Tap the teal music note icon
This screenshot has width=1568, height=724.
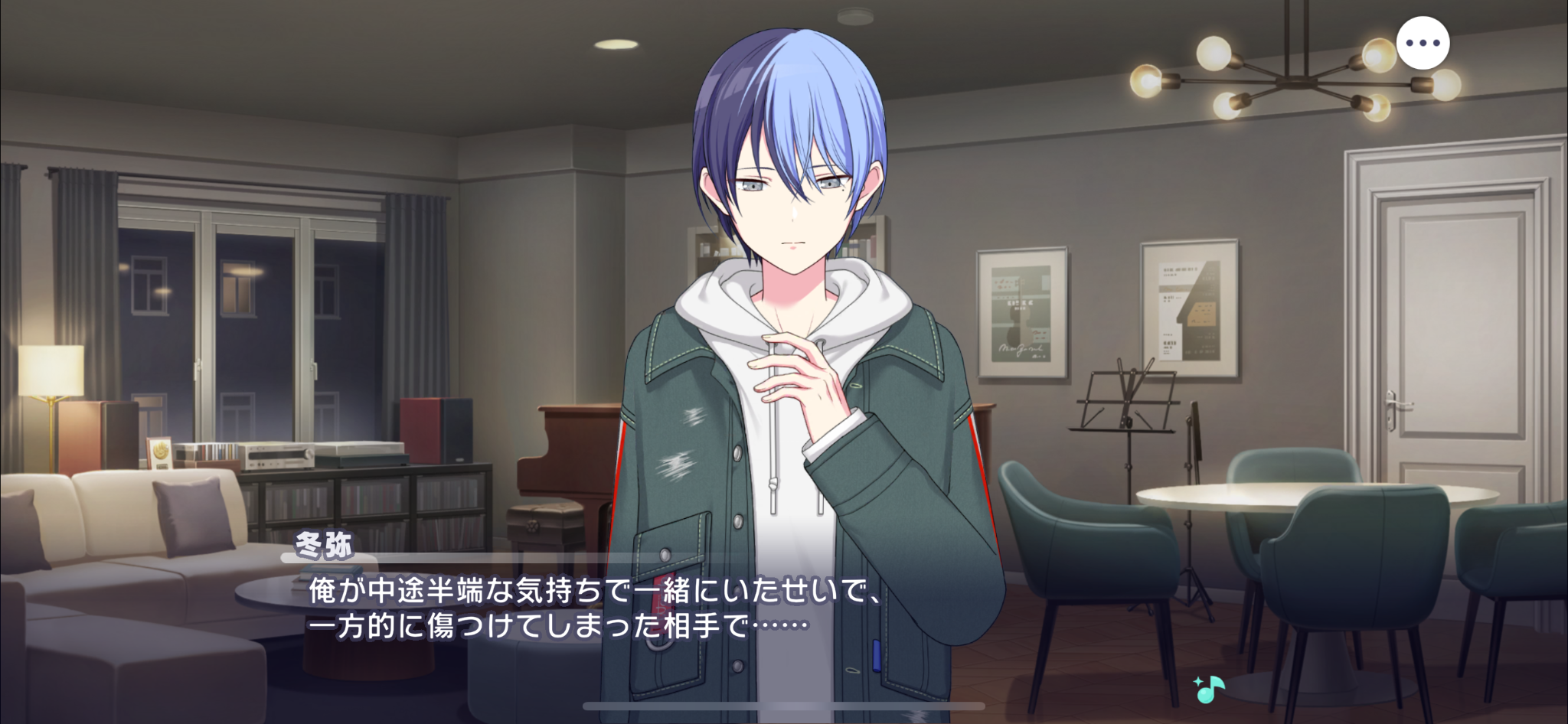click(1210, 690)
